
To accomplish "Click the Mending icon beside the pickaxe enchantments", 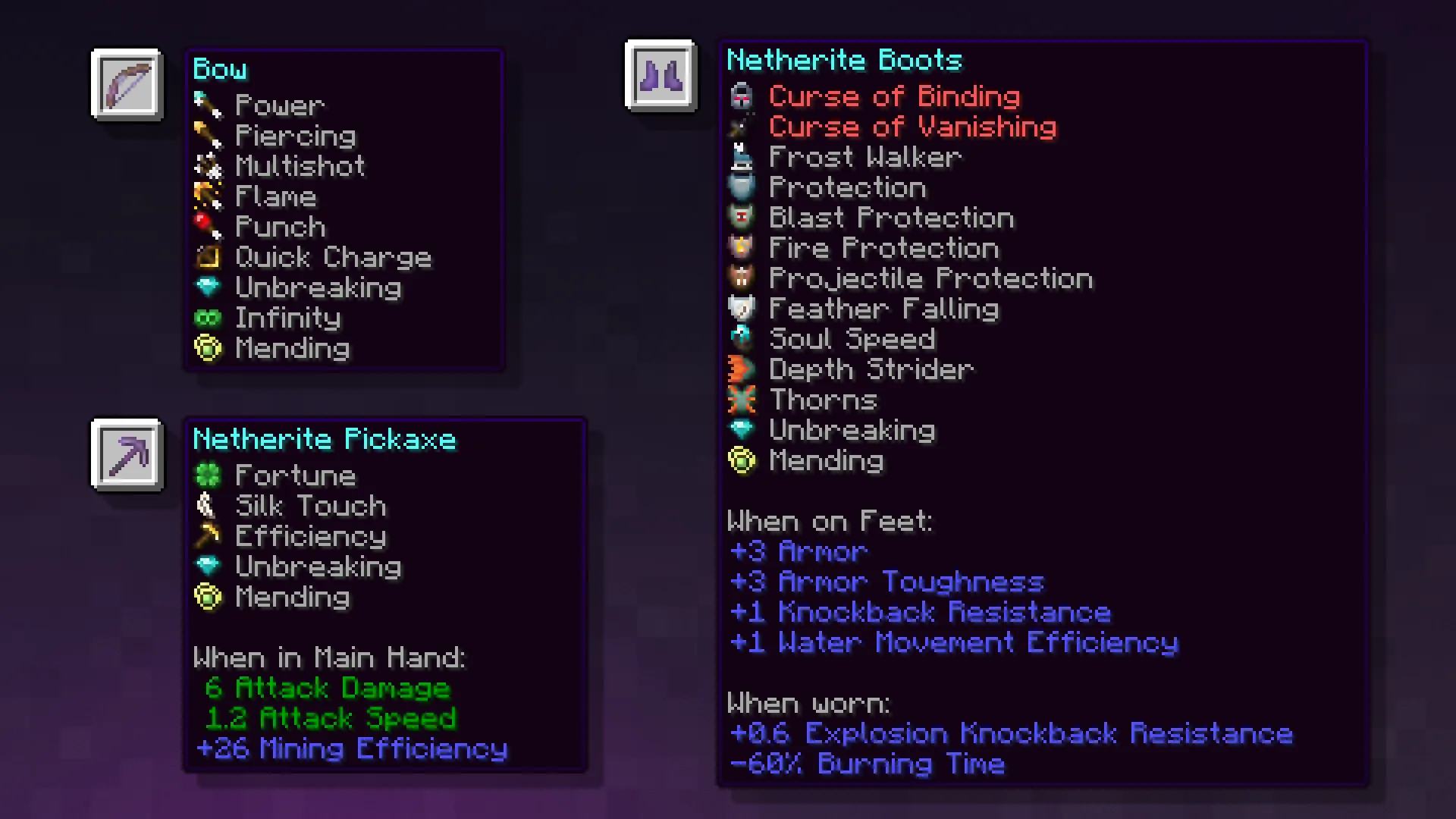I will [x=209, y=597].
